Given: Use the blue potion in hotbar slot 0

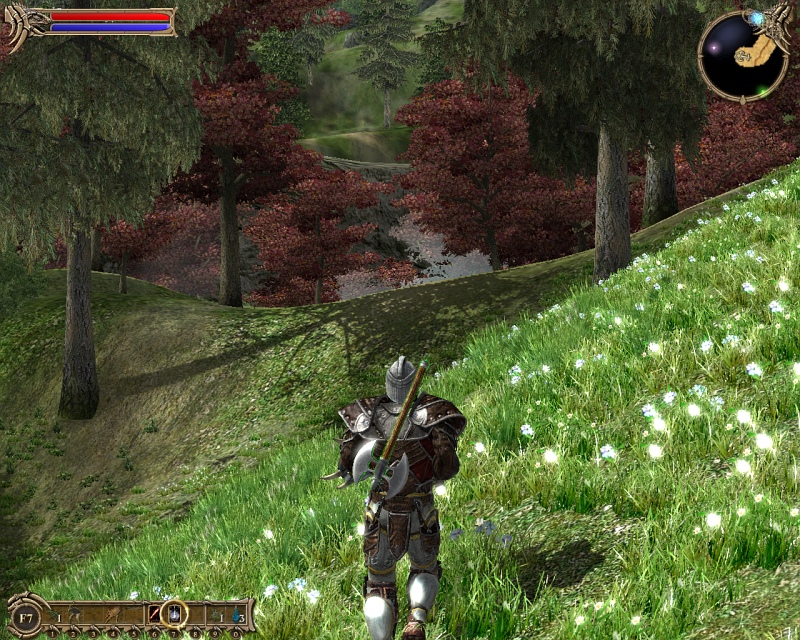Looking at the screenshot, I should 236,611.
